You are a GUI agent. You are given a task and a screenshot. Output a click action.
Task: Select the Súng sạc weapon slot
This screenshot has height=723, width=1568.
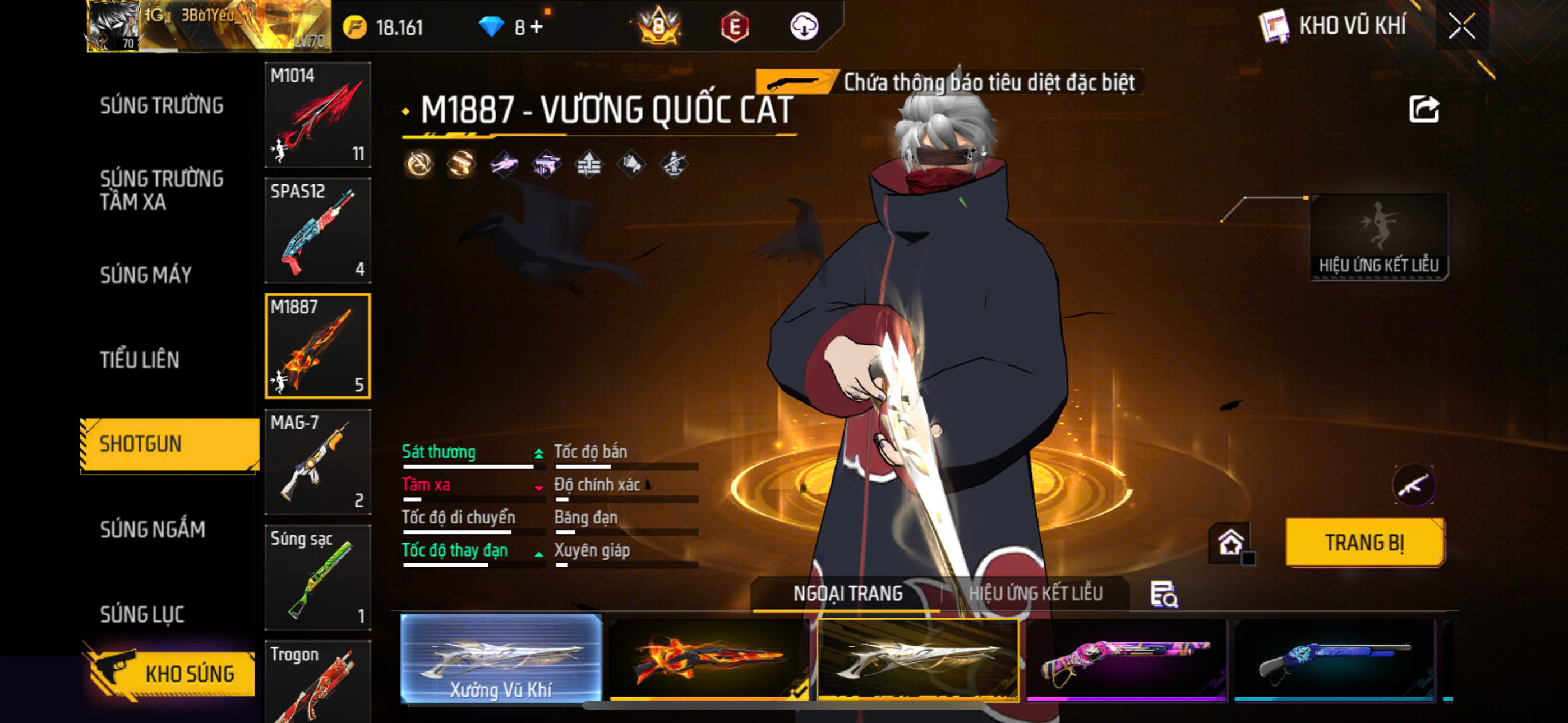point(317,577)
